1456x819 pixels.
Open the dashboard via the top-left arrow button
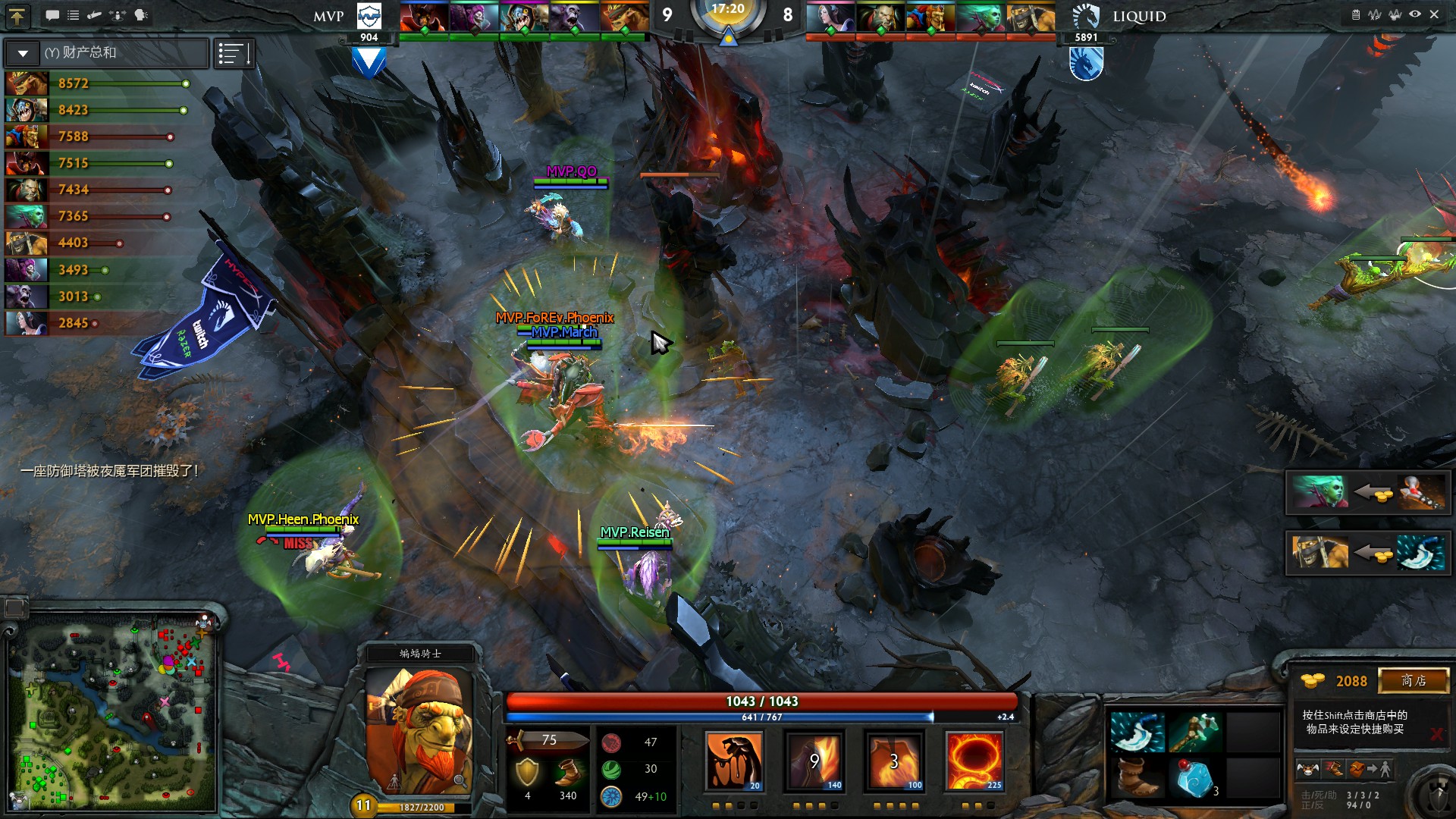click(17, 15)
